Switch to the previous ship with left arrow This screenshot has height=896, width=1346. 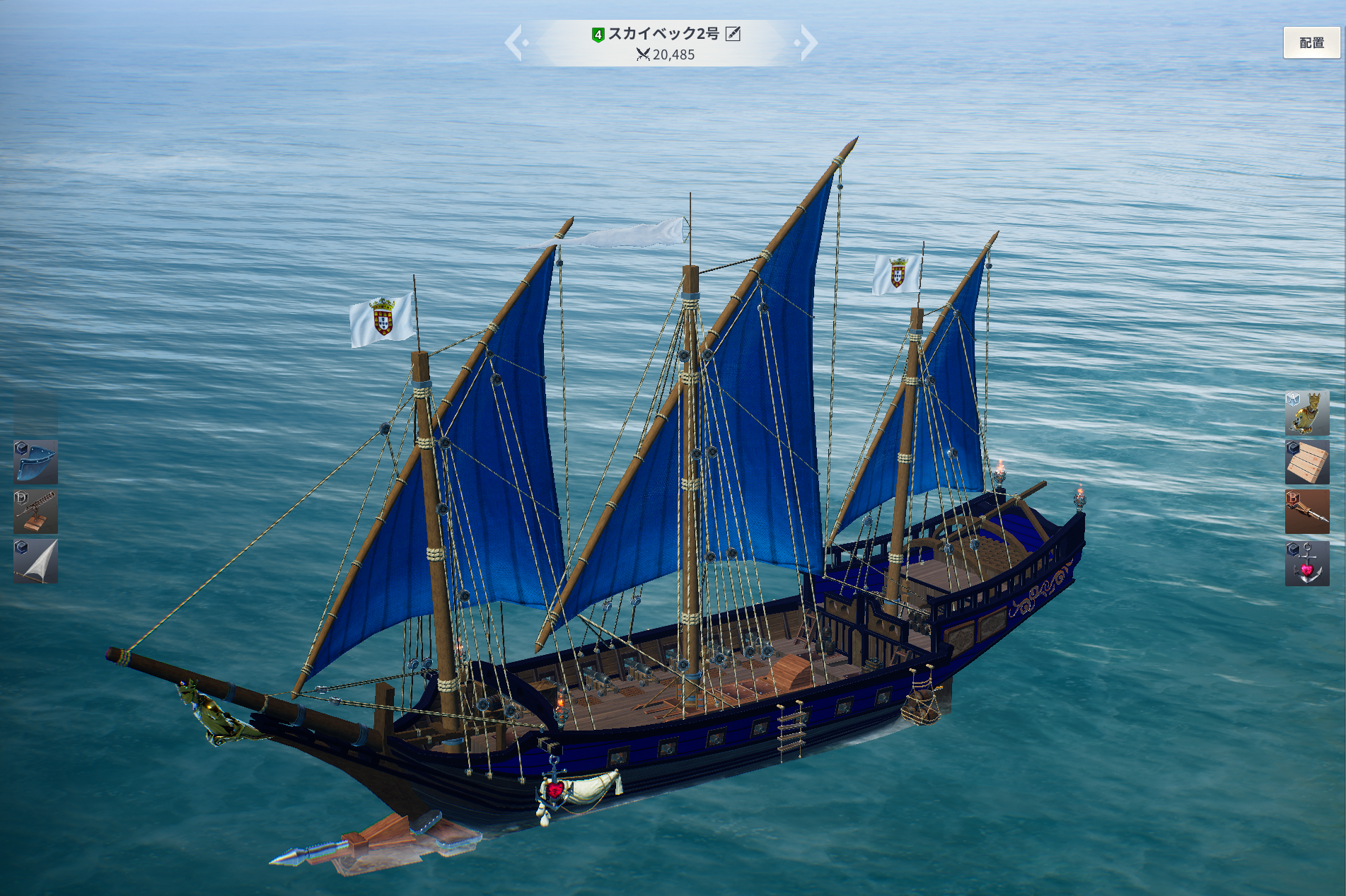click(515, 42)
